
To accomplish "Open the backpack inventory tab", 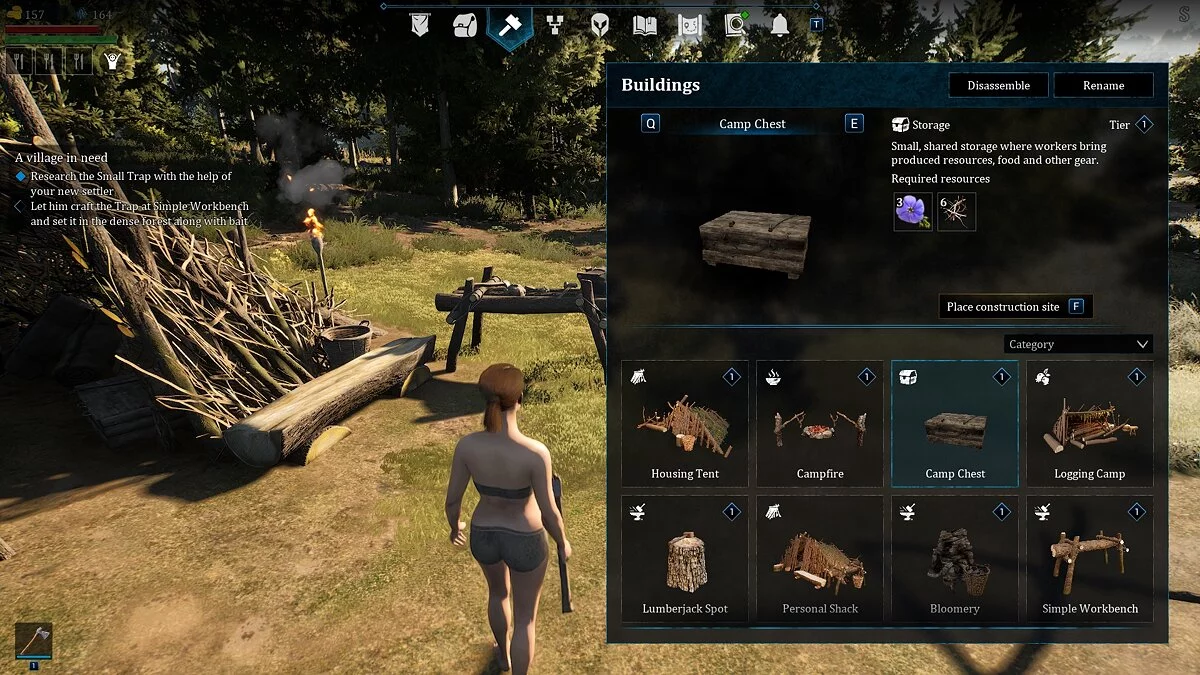I will click(464, 25).
